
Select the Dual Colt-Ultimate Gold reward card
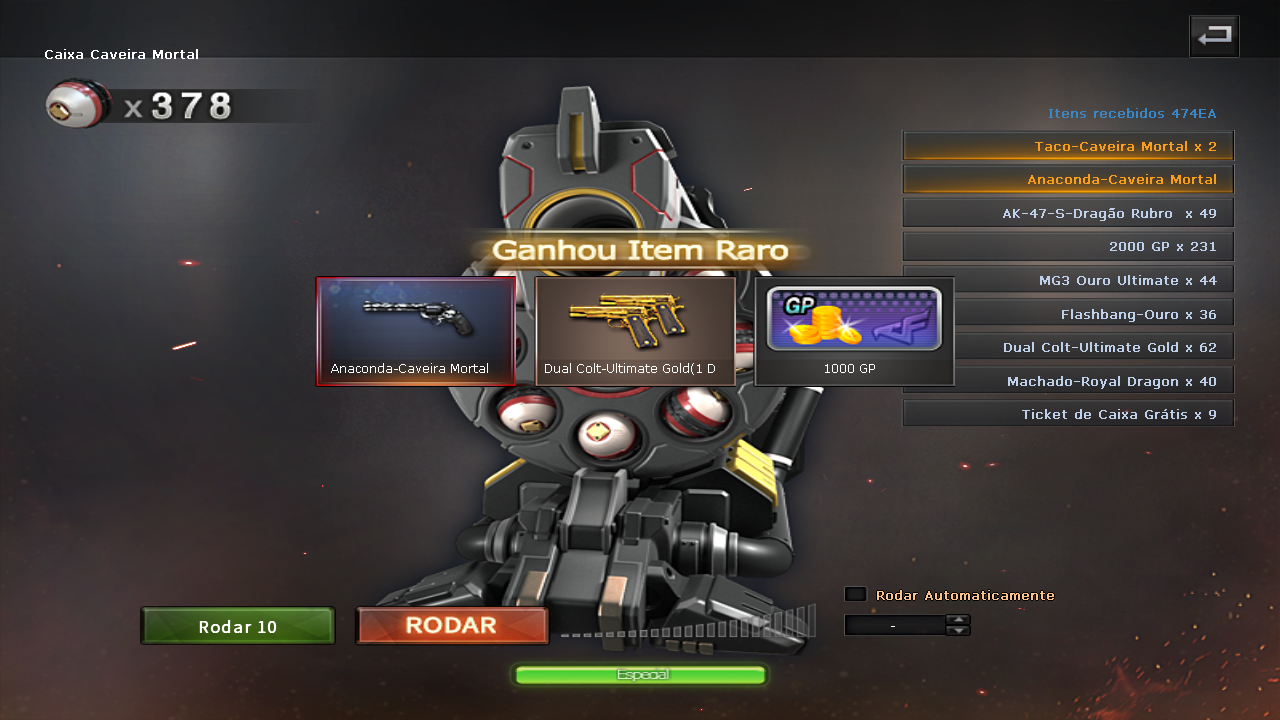pyautogui.click(x=636, y=331)
